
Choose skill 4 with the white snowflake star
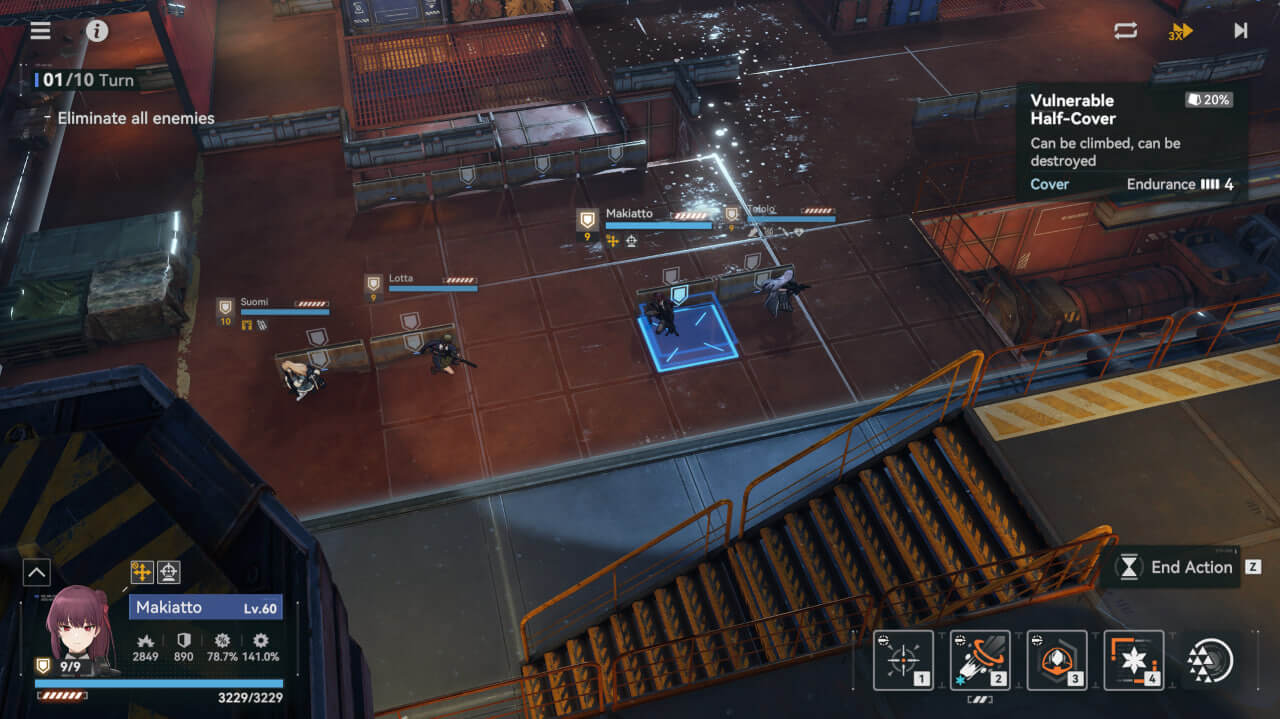[x=1134, y=660]
